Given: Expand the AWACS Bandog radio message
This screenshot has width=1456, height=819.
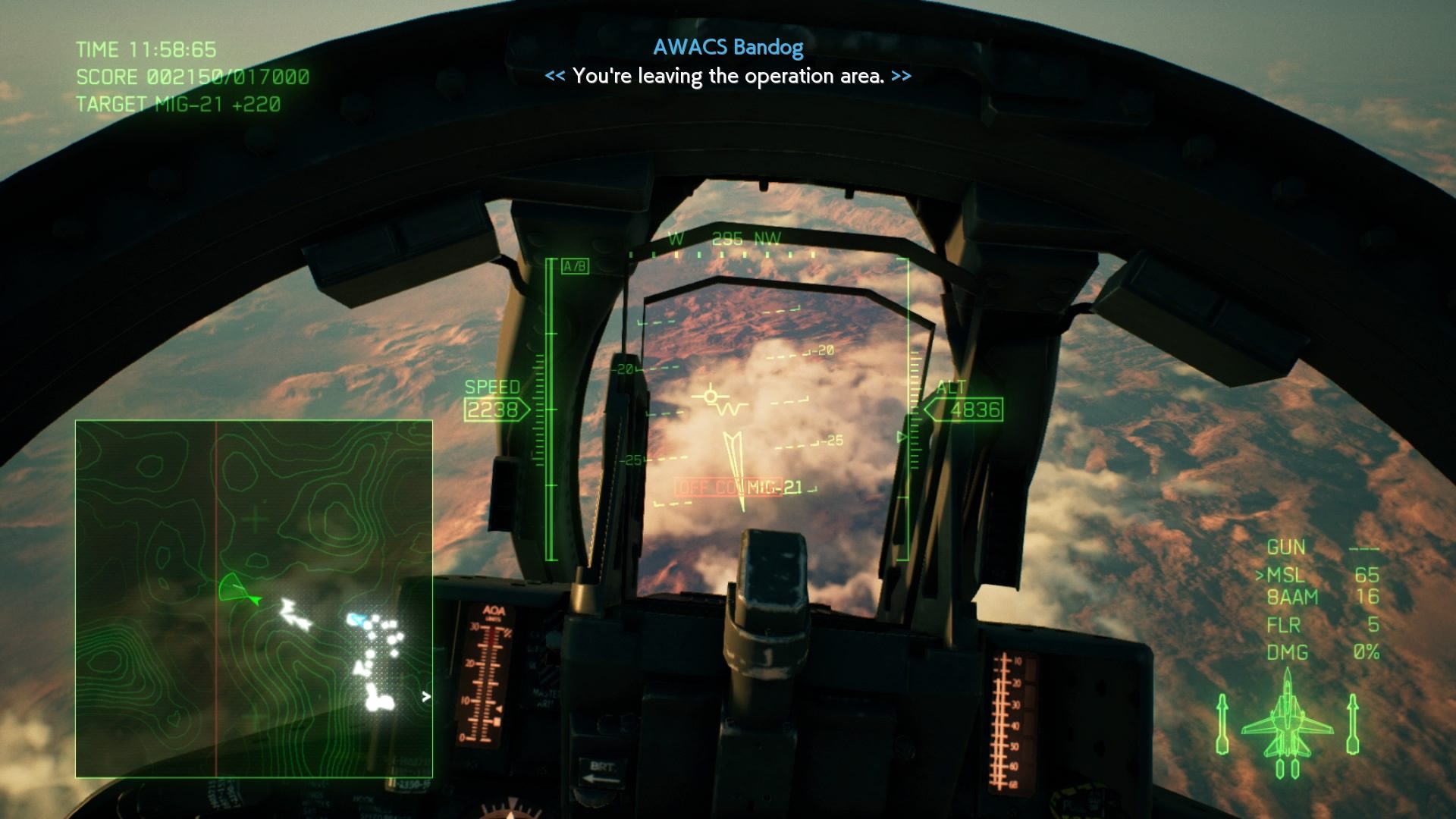Looking at the screenshot, I should [x=726, y=48].
